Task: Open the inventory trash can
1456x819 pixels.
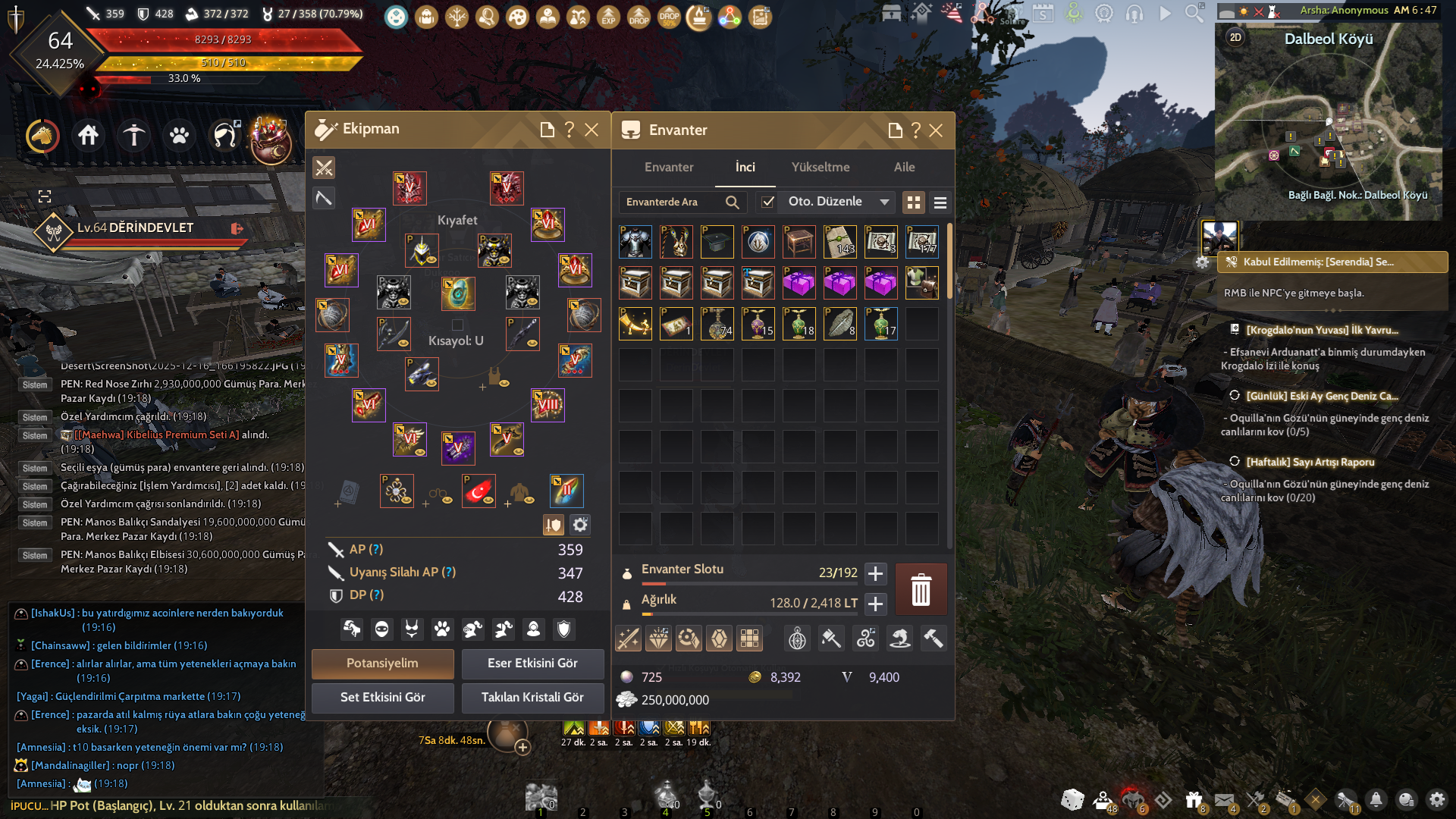Action: tap(921, 589)
